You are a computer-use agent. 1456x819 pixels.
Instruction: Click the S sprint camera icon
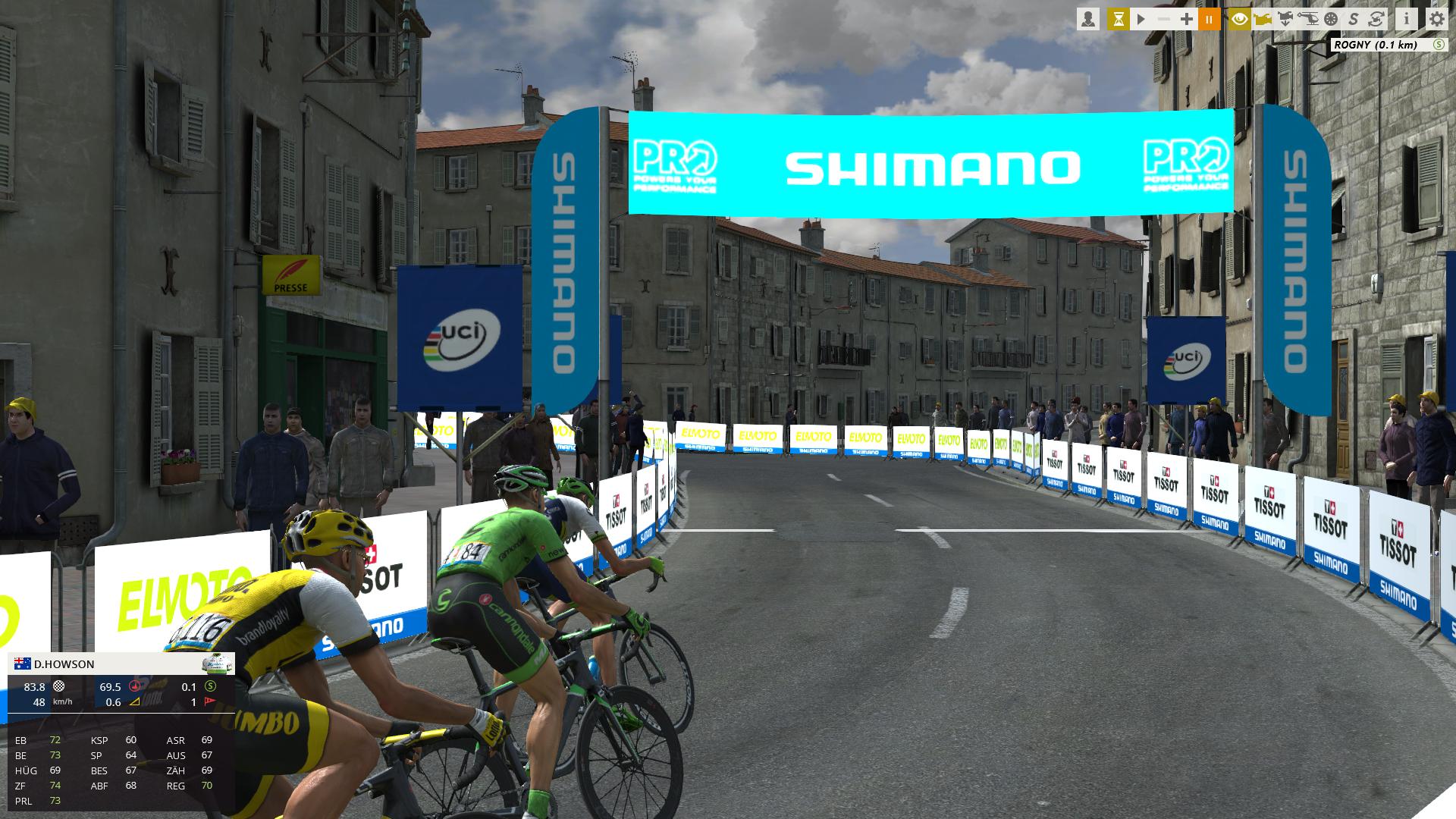1354,19
